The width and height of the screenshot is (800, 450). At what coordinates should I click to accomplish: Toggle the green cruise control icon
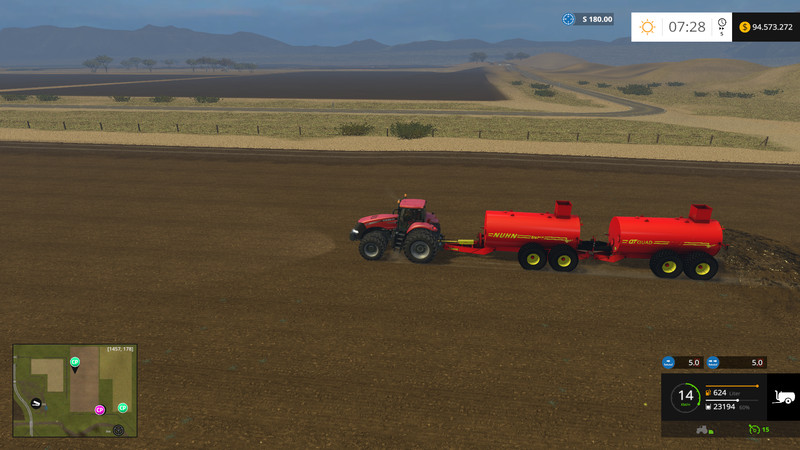754,429
